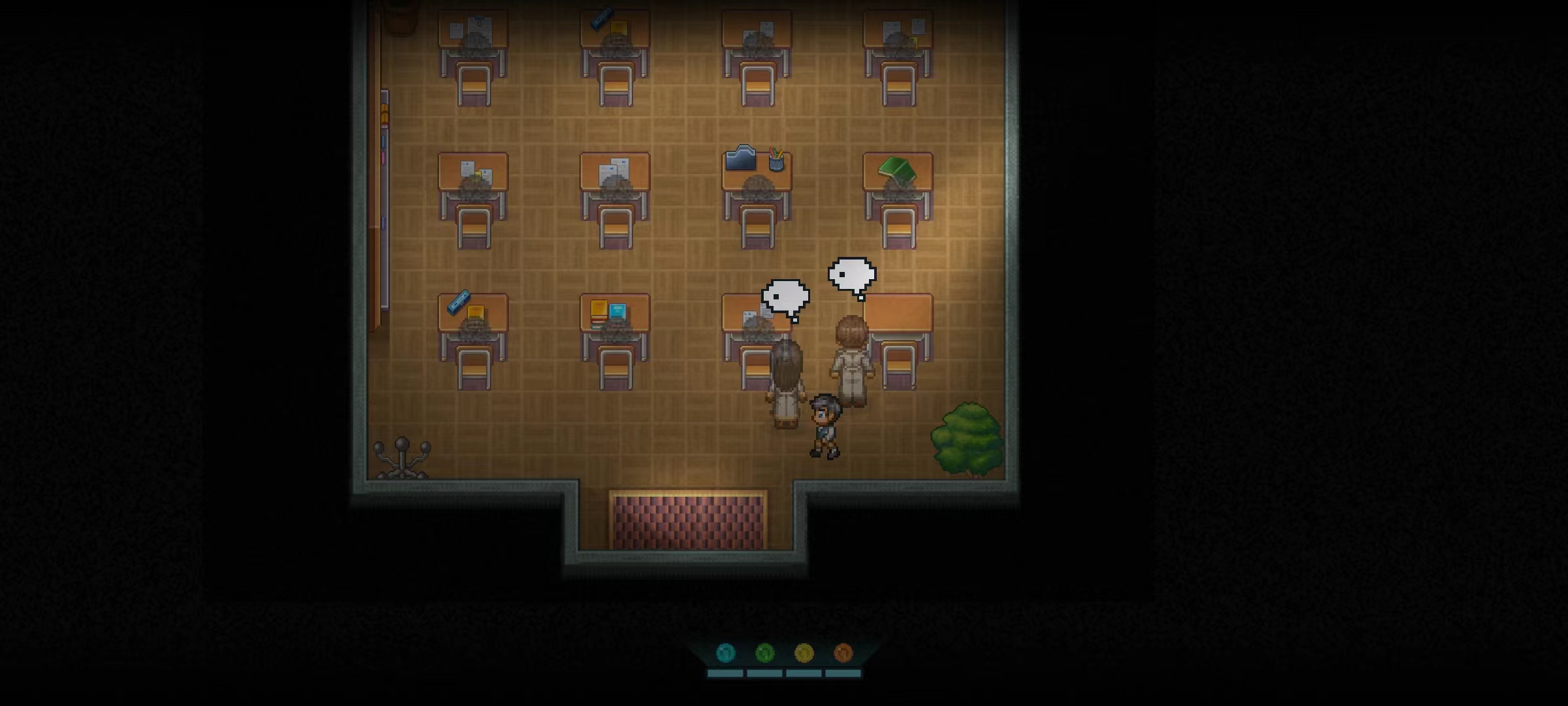Select the orange orb icon
Viewport: 1568px width, 706px height.
tap(843, 652)
